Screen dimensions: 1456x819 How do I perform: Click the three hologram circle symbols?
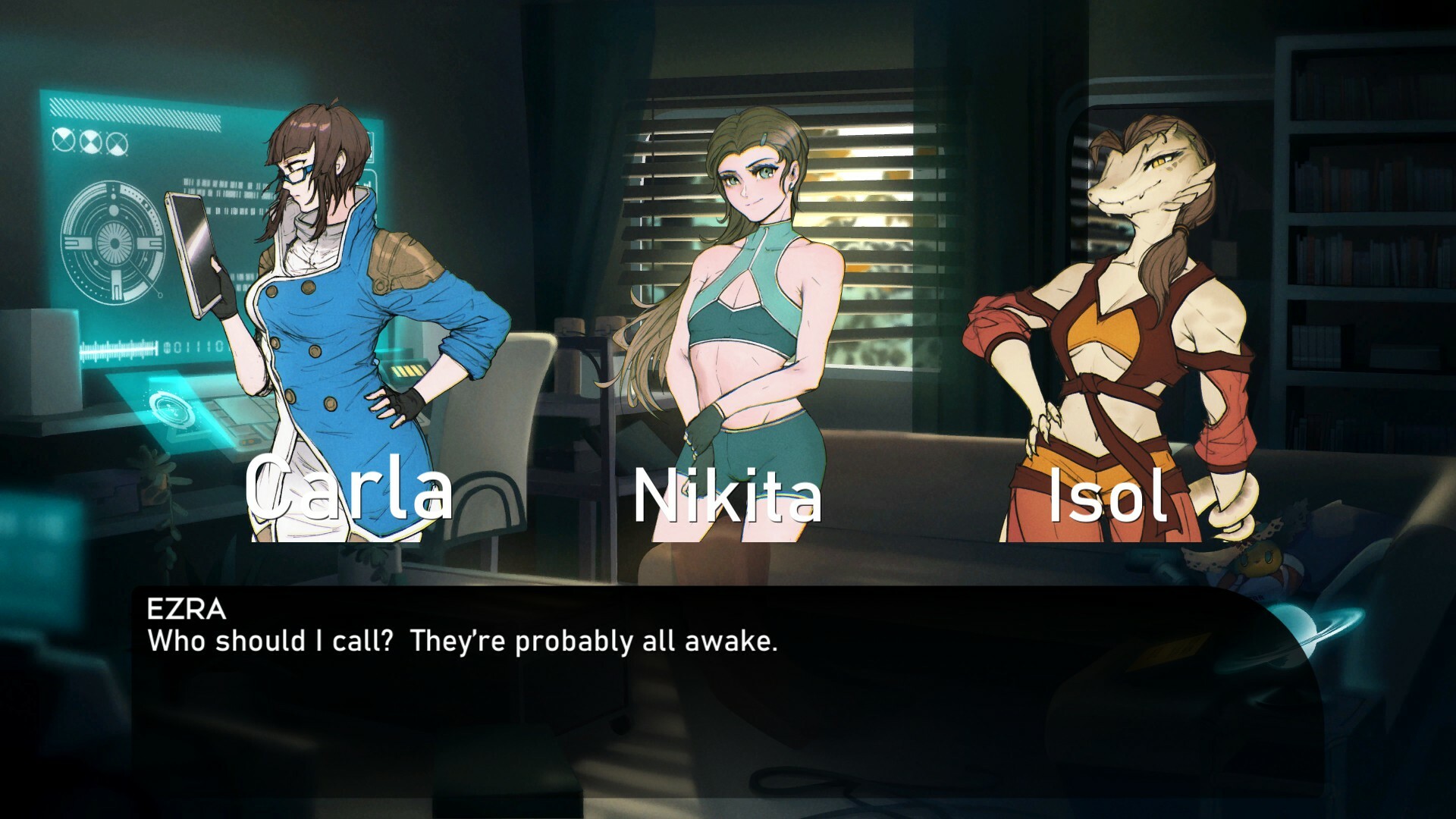91,140
